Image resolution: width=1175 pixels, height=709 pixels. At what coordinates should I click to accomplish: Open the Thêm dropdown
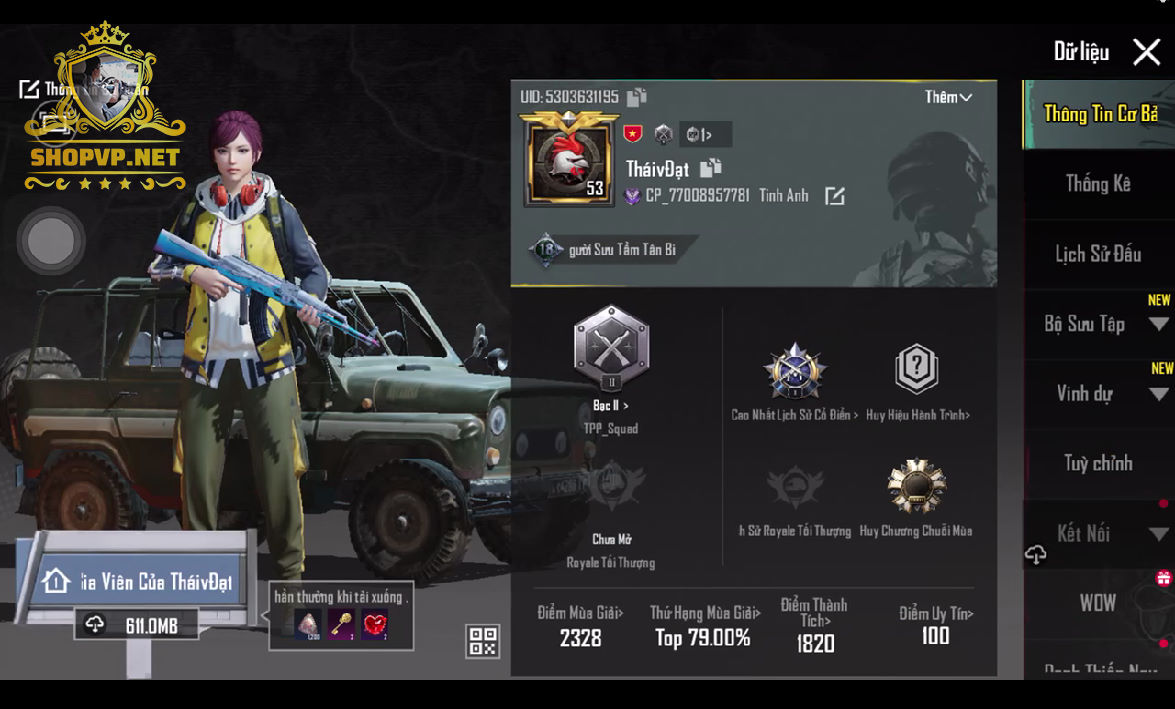pos(947,97)
